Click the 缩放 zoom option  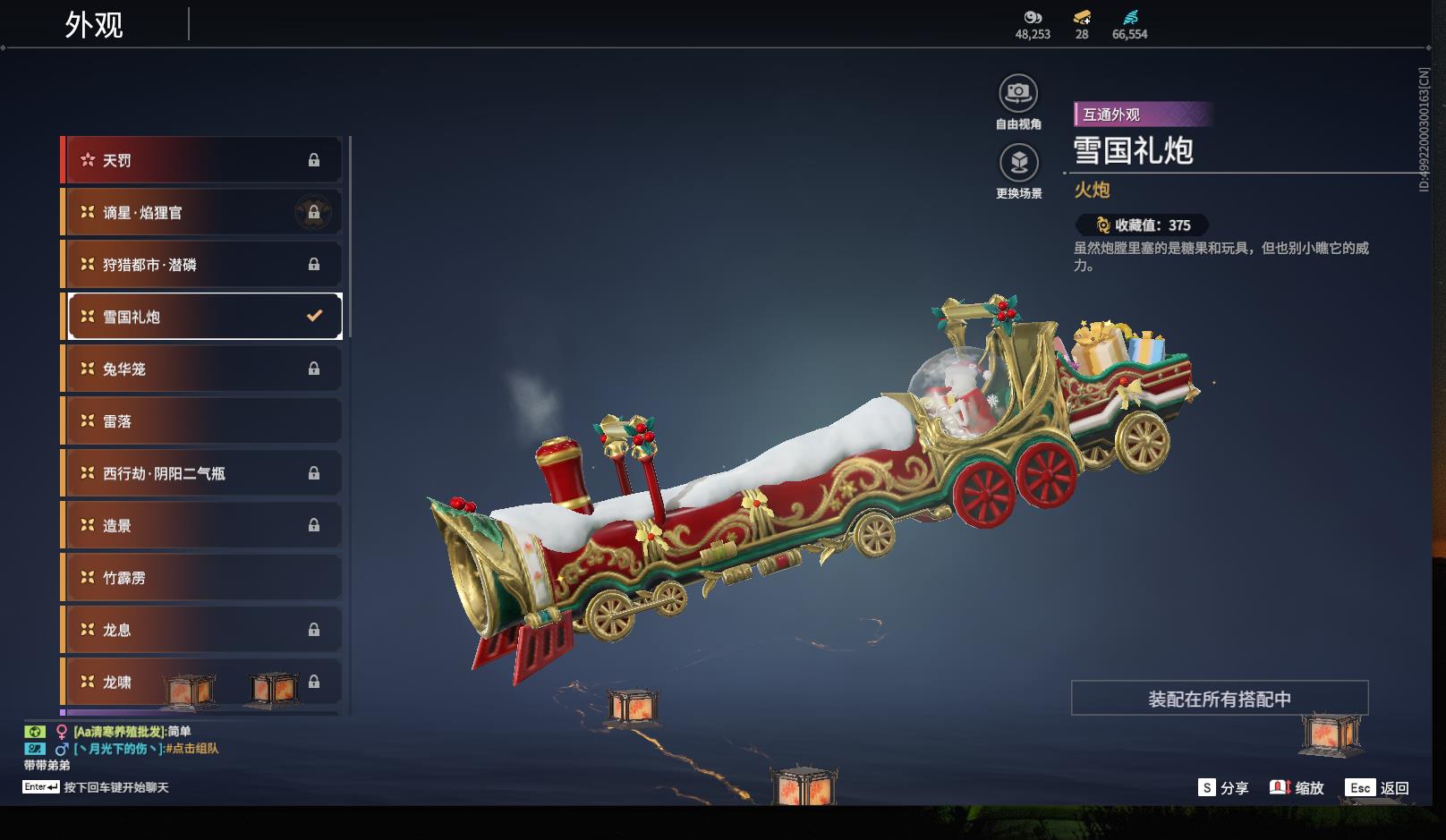(x=1297, y=788)
